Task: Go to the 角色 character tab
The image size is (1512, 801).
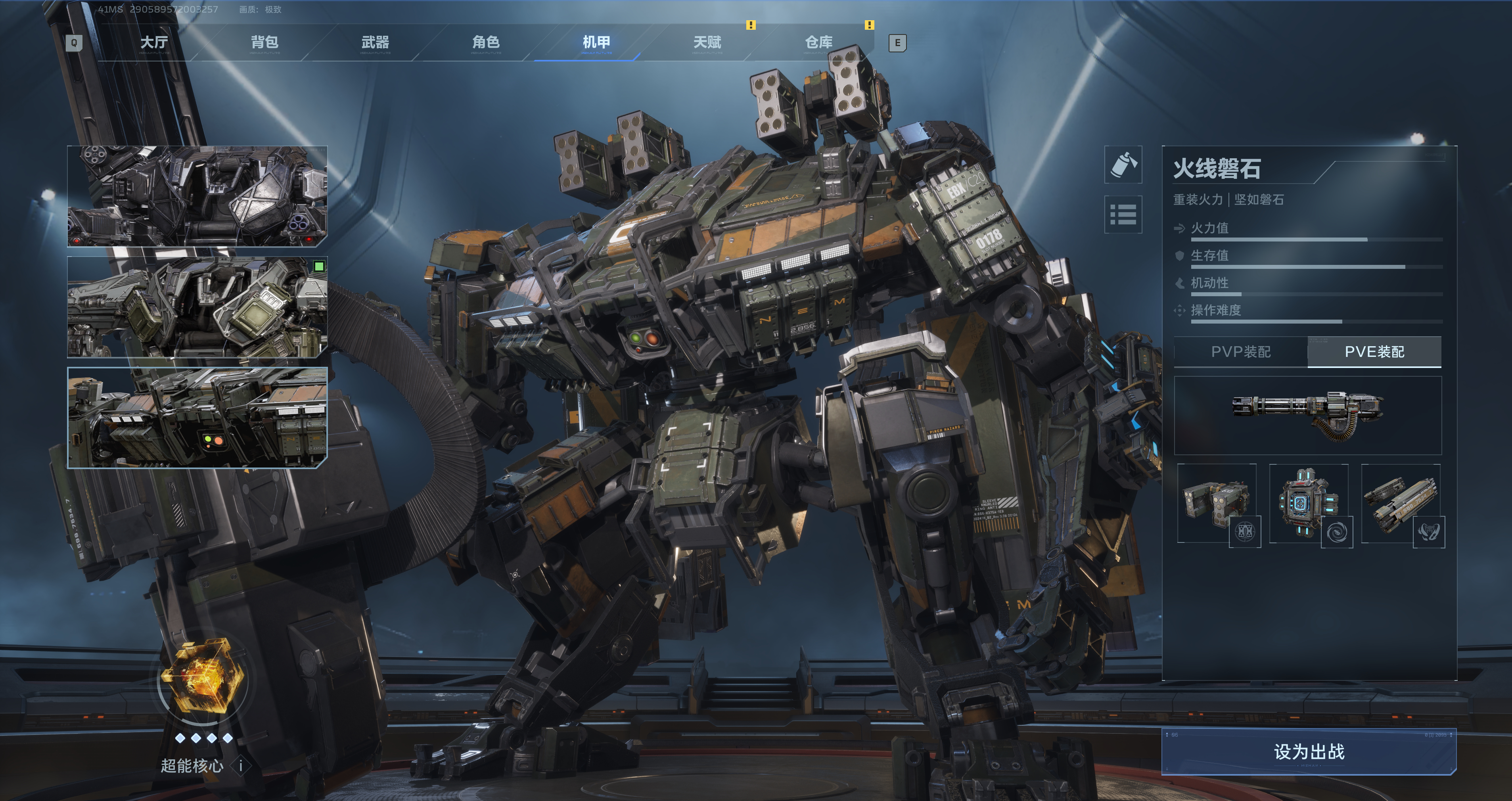Action: (x=486, y=42)
